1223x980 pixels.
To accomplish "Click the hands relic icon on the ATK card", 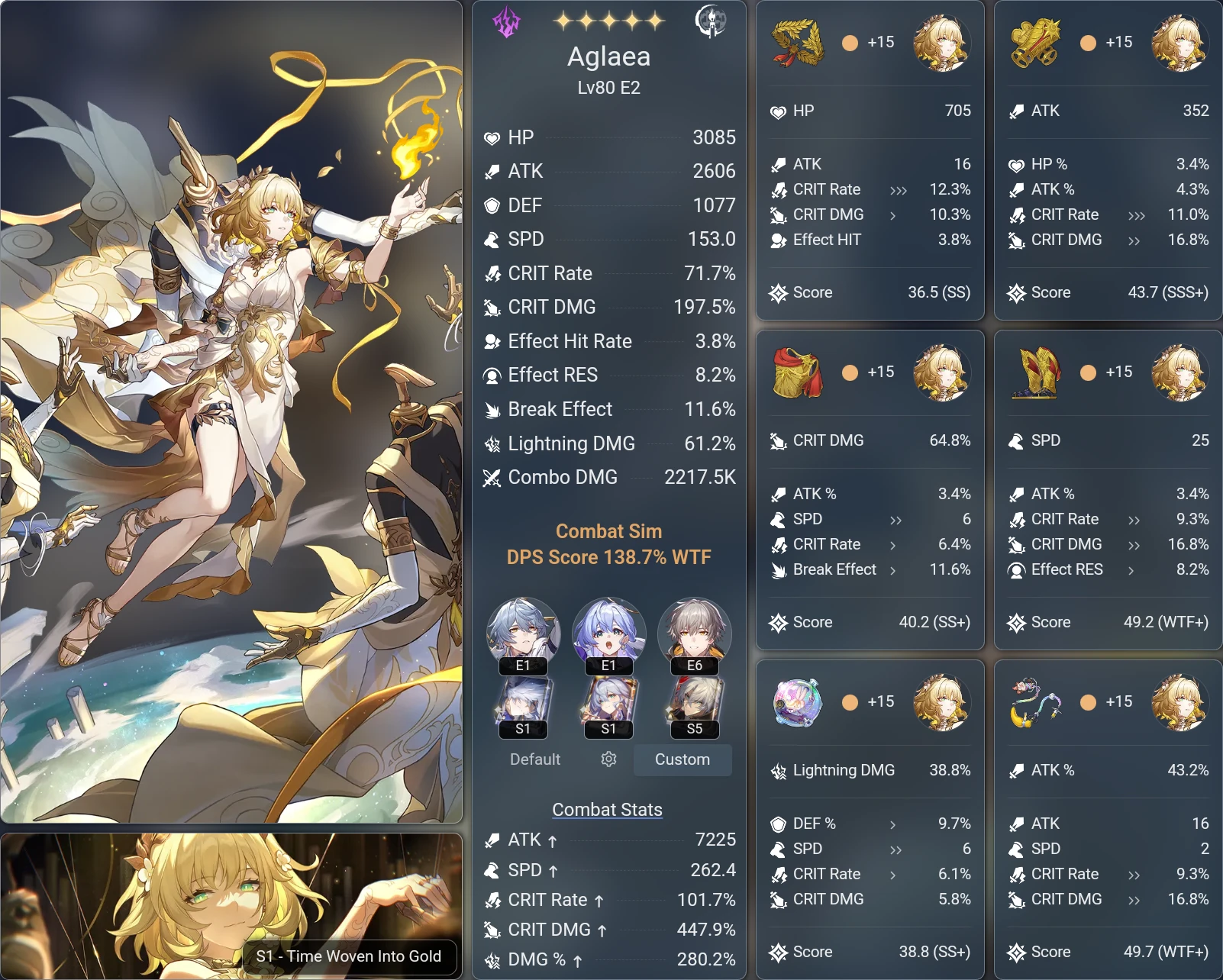I will 1035,44.
